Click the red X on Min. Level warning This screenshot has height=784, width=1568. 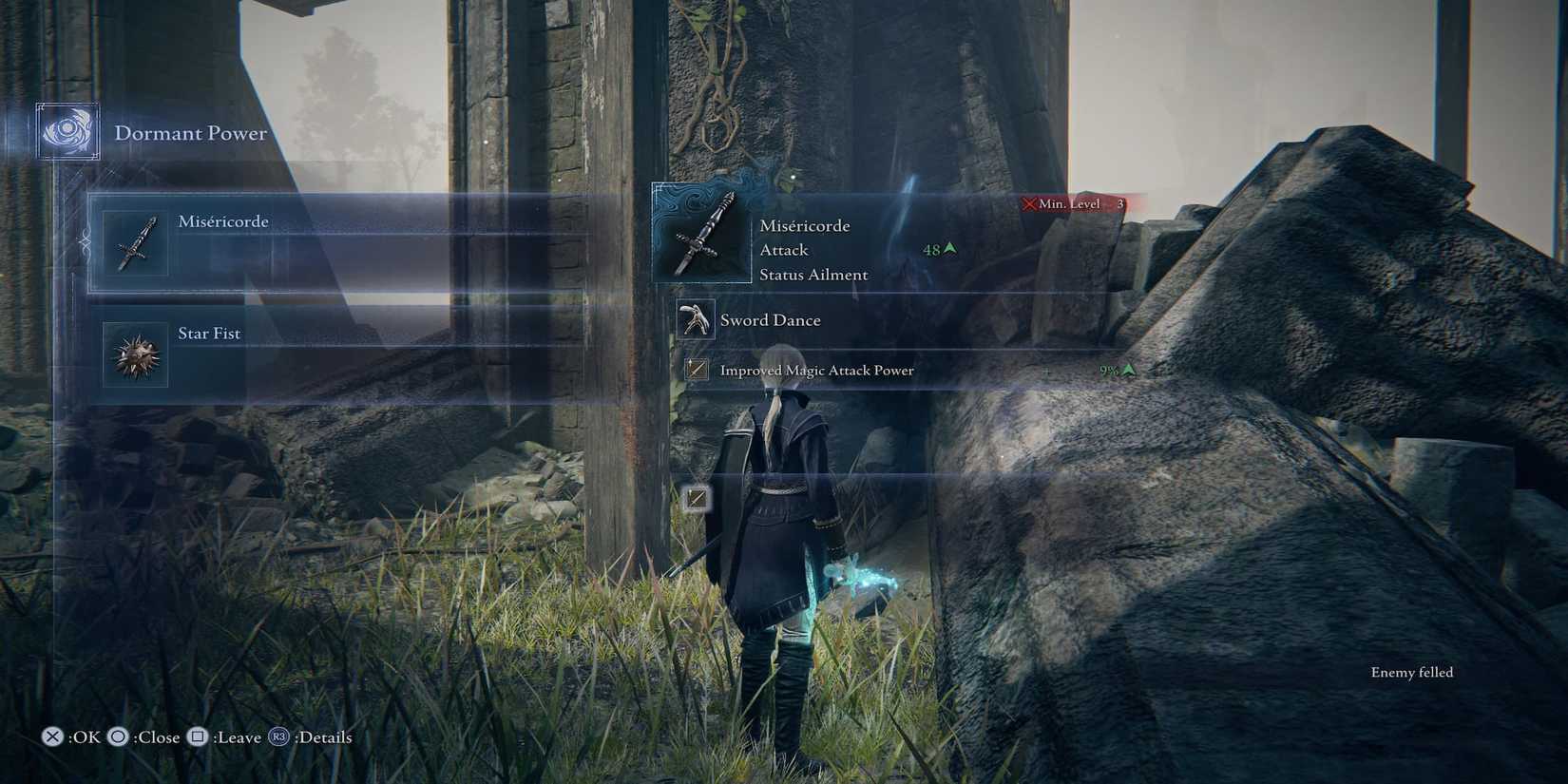click(1031, 202)
